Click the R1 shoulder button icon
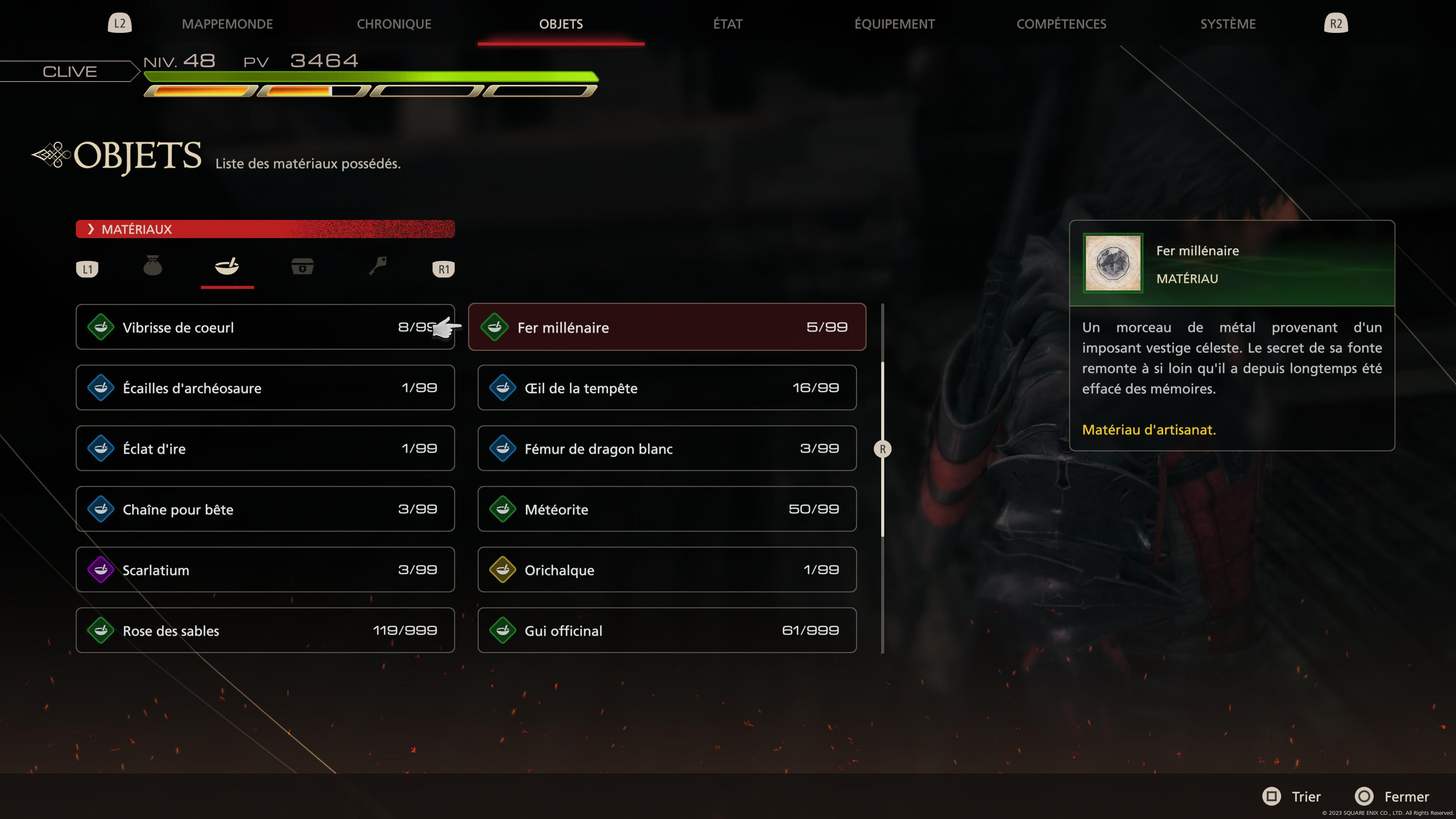This screenshot has width=1456, height=819. (443, 269)
